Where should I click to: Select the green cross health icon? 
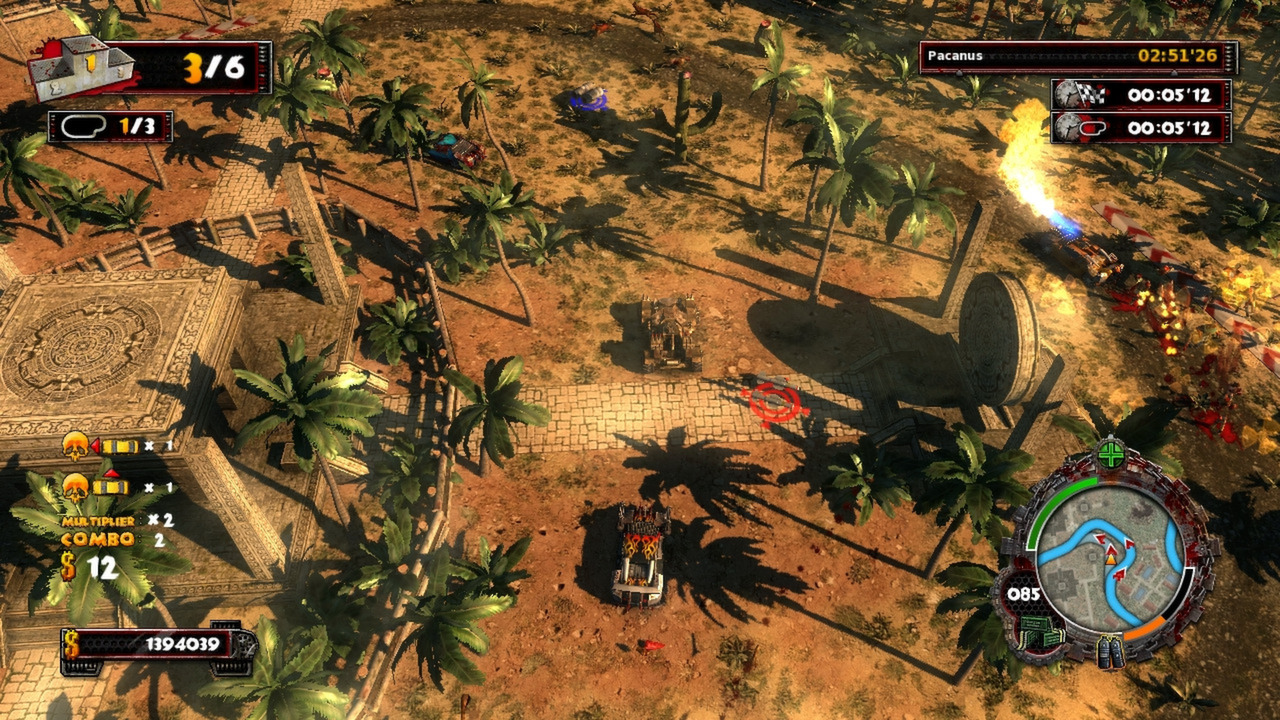(1111, 455)
